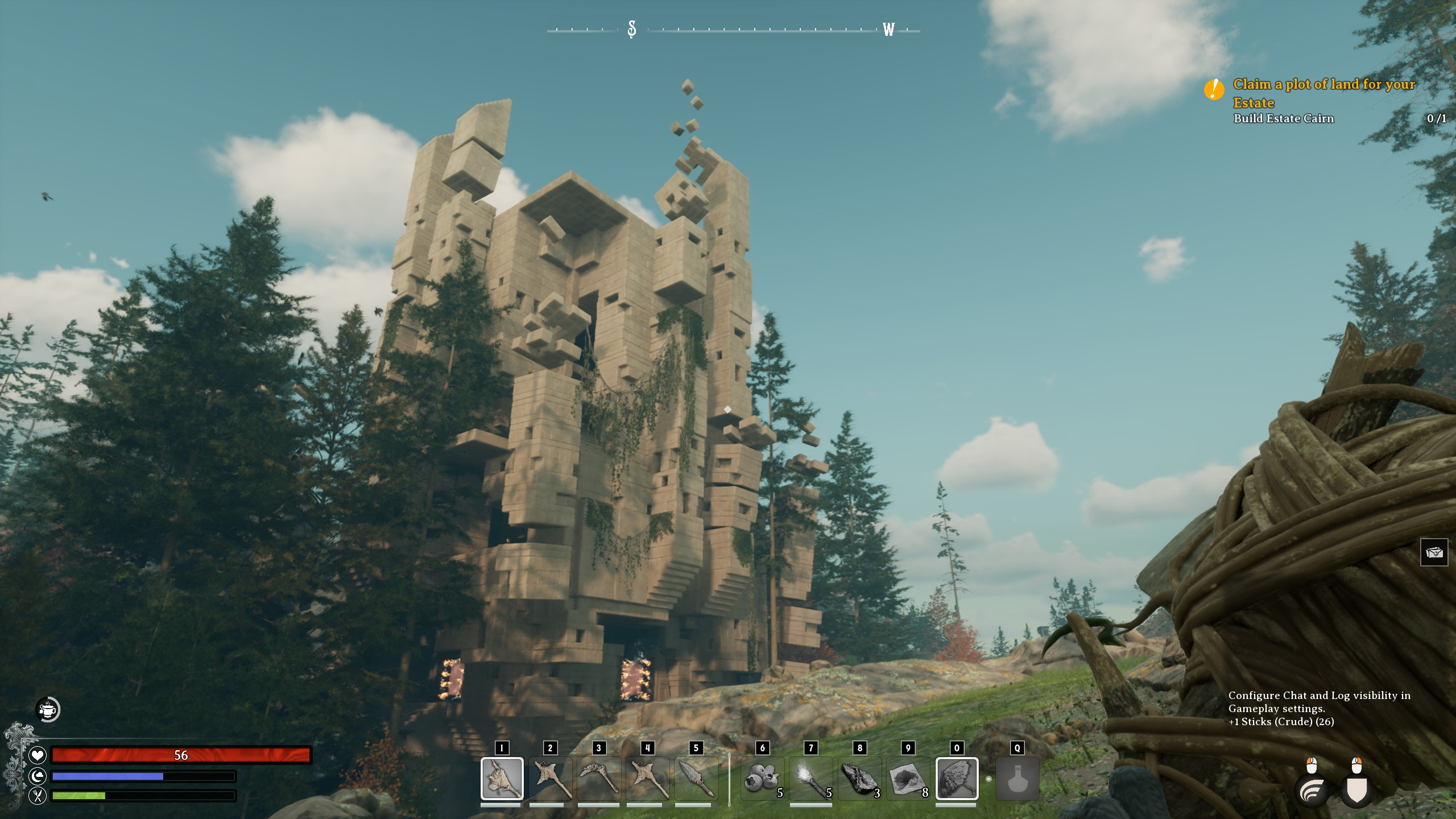Select the hotbar slot 1 crude hammer
The width and height of the screenshot is (1456, 819).
[502, 778]
